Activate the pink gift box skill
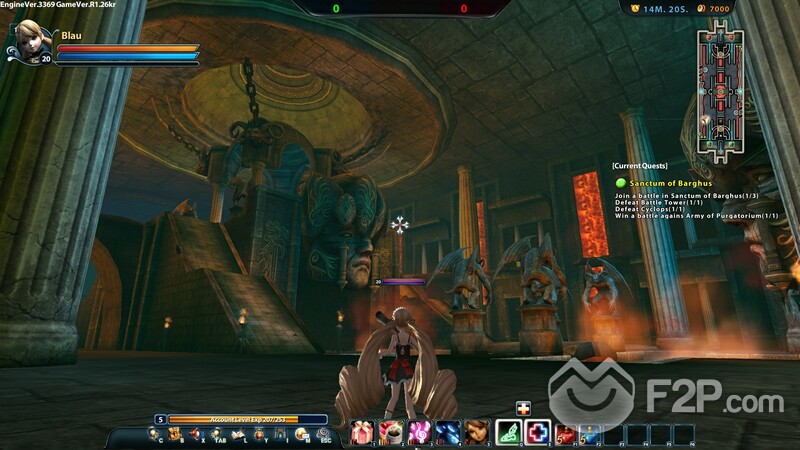This screenshot has height=450, width=800. (x=362, y=432)
